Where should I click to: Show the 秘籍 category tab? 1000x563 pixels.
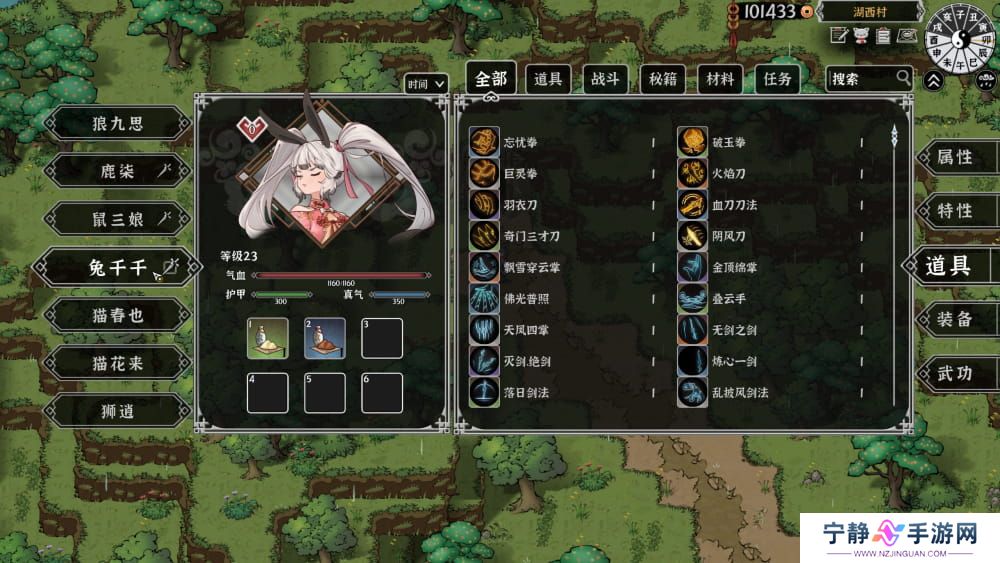click(x=662, y=79)
